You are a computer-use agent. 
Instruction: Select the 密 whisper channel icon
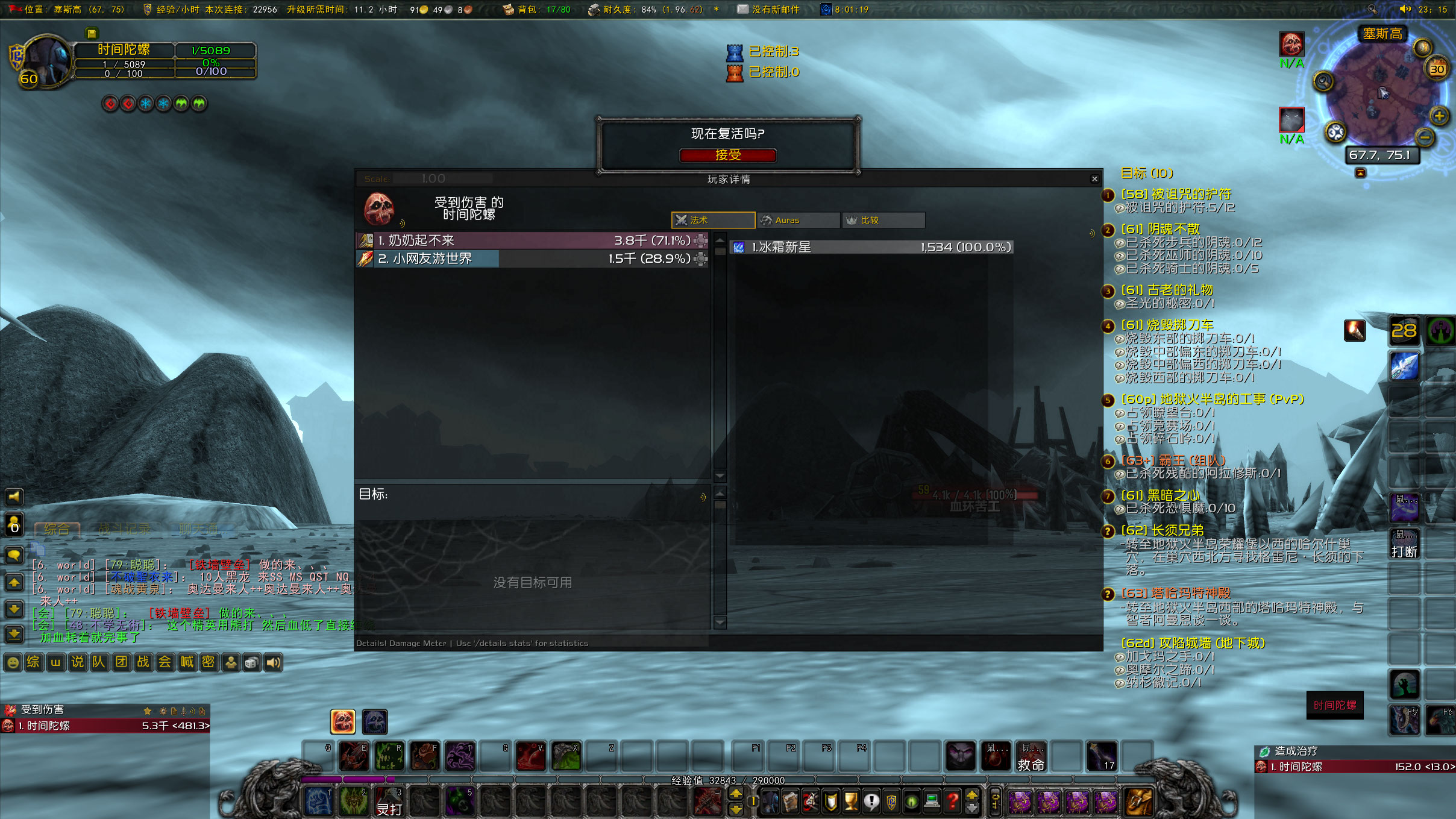[208, 662]
